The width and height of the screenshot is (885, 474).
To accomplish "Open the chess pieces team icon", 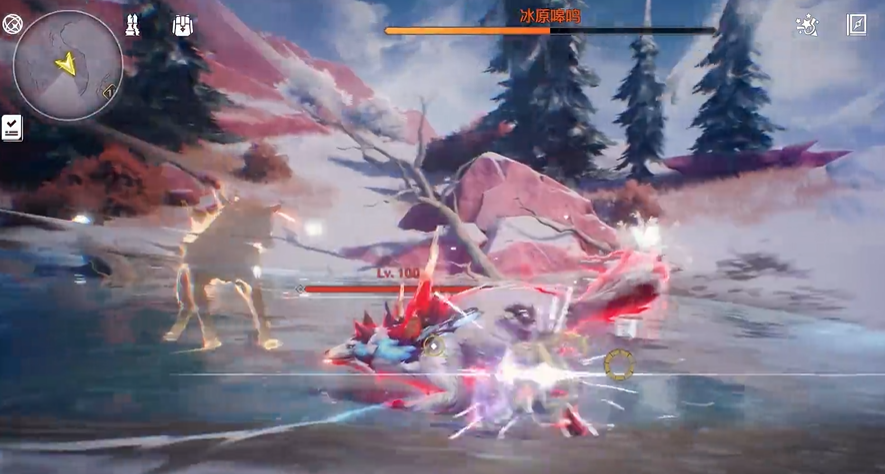I will click(133, 26).
